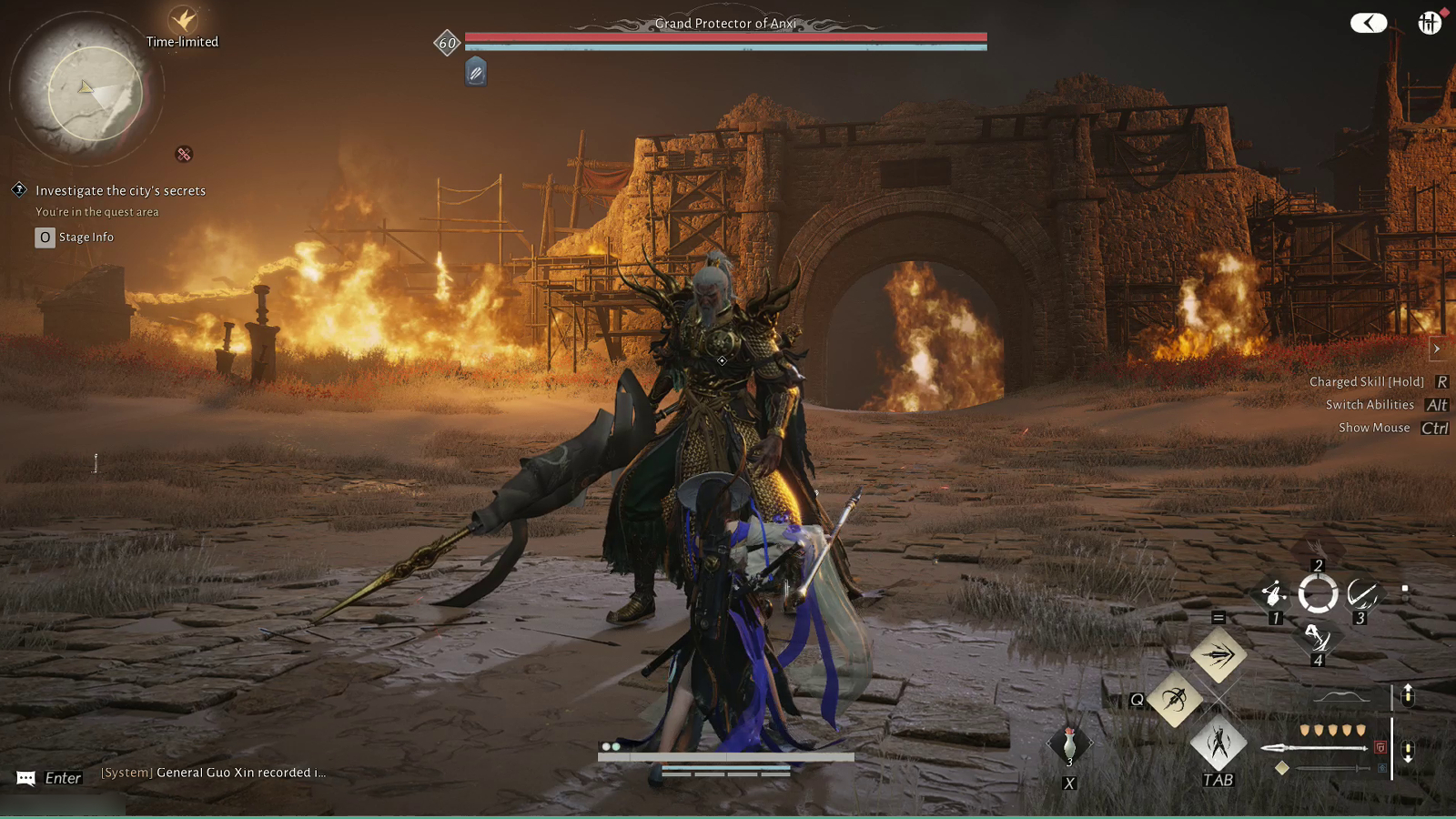Trigger the sweeping slash skill in slot 3
Image resolution: width=1456 pixels, height=819 pixels.
1361,594
